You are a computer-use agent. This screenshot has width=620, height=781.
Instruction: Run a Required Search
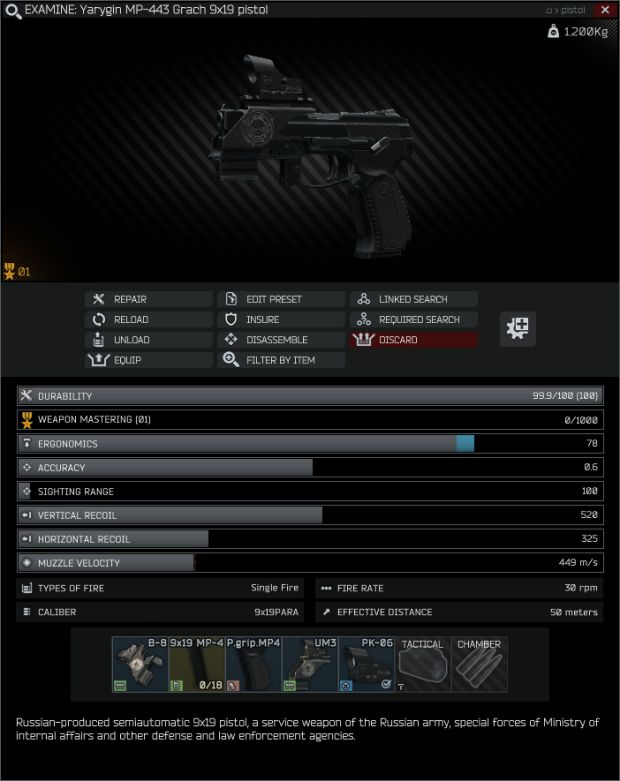pos(413,319)
